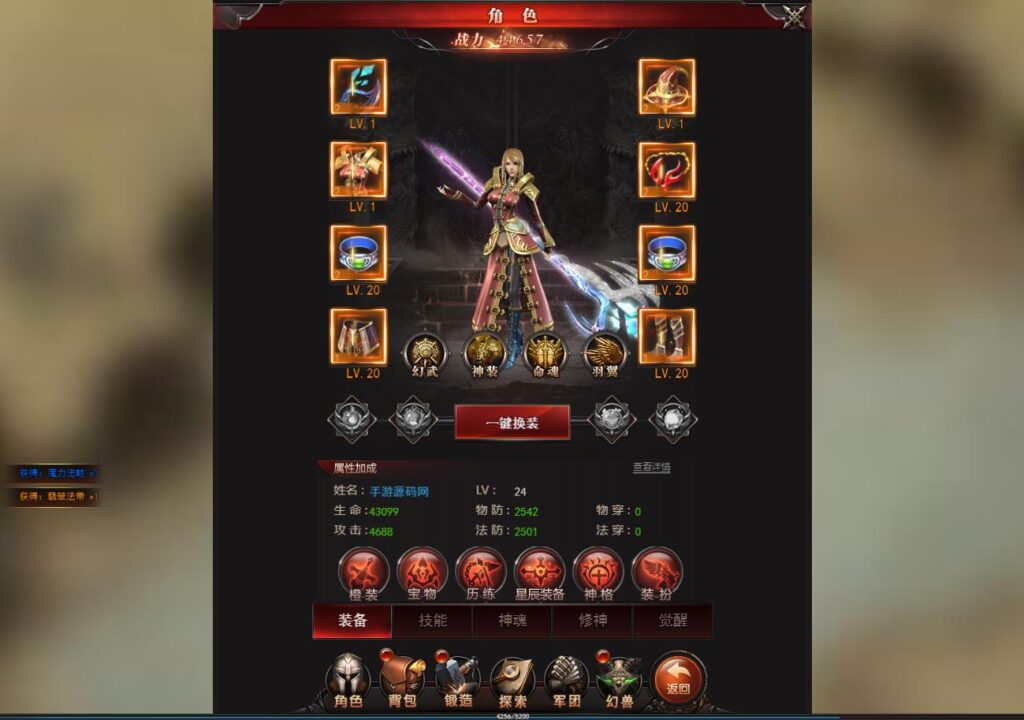Select the equipped boots slot

pos(667,337)
